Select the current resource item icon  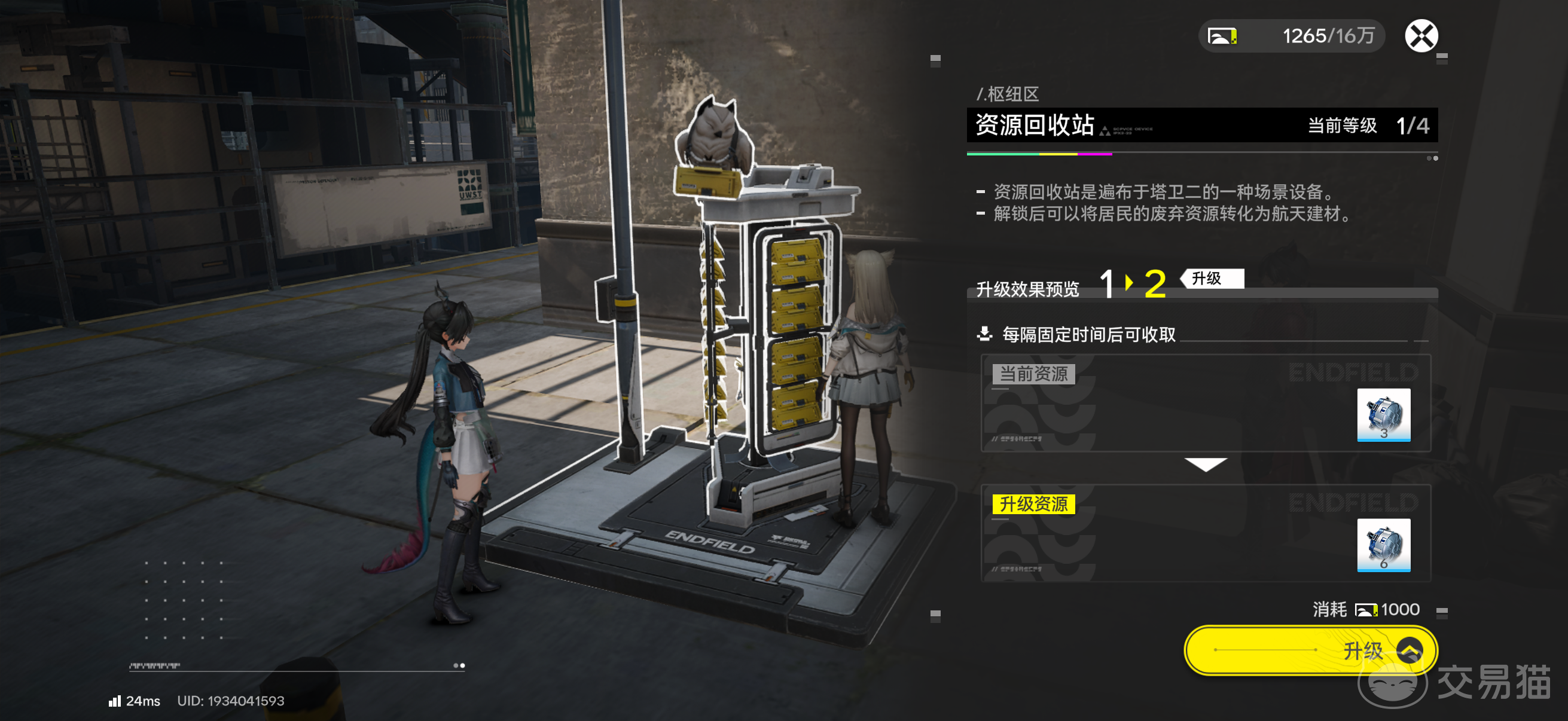(x=1383, y=414)
